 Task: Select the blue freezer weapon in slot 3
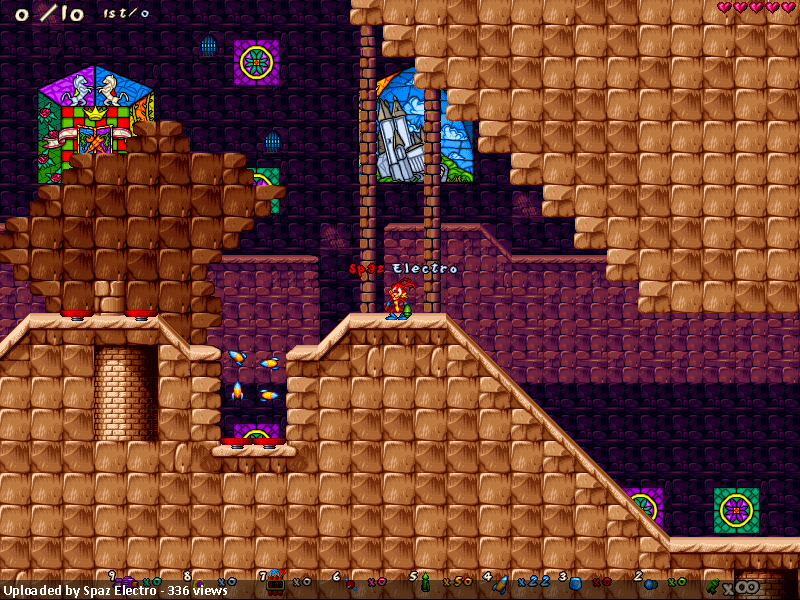point(575,581)
